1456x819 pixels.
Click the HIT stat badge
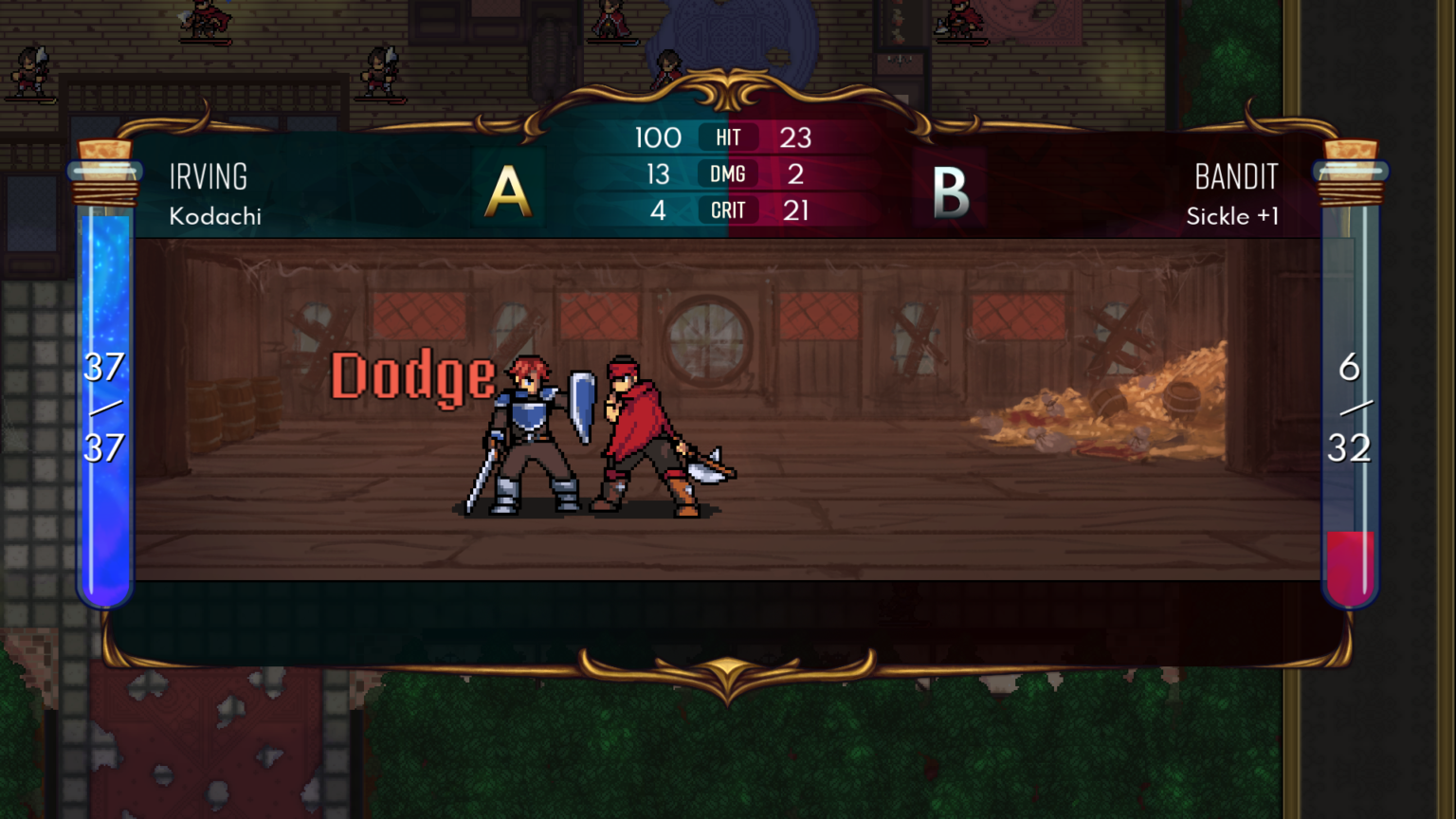click(728, 137)
